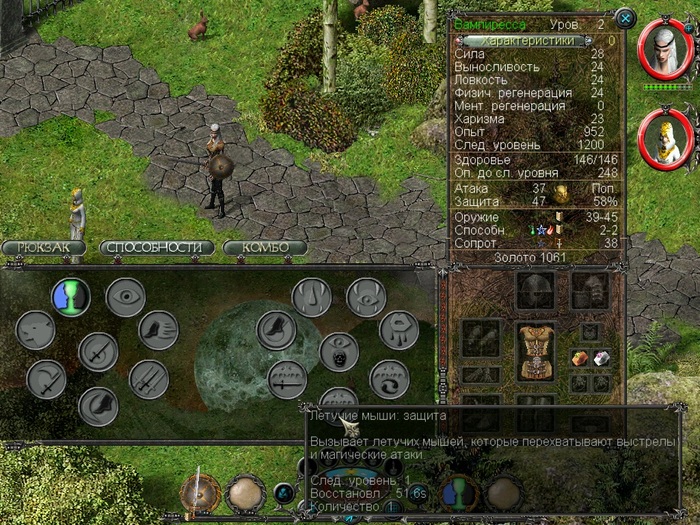Select the triple swords combat skill

click(149, 379)
